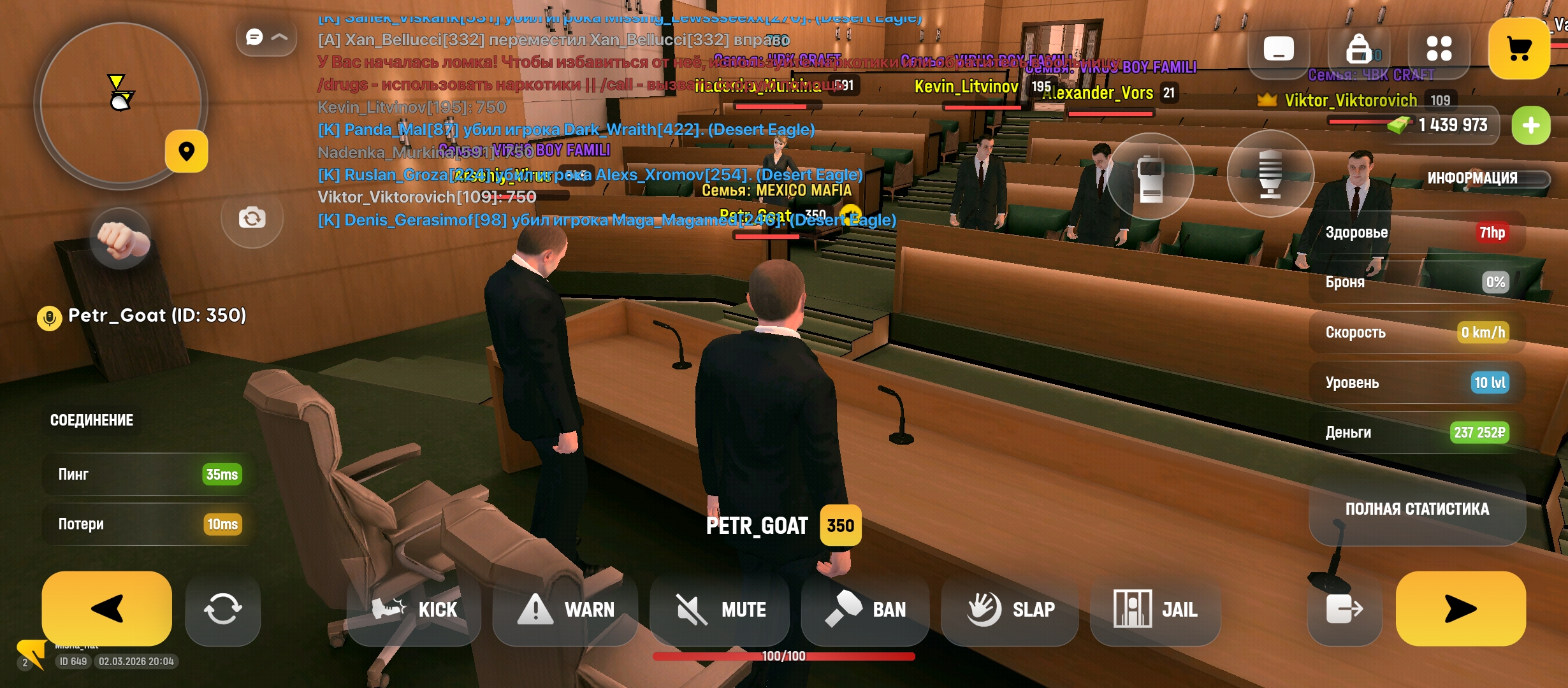The width and height of the screenshot is (1568, 688).
Task: Click the yellow map pin marker button
Action: point(186,151)
